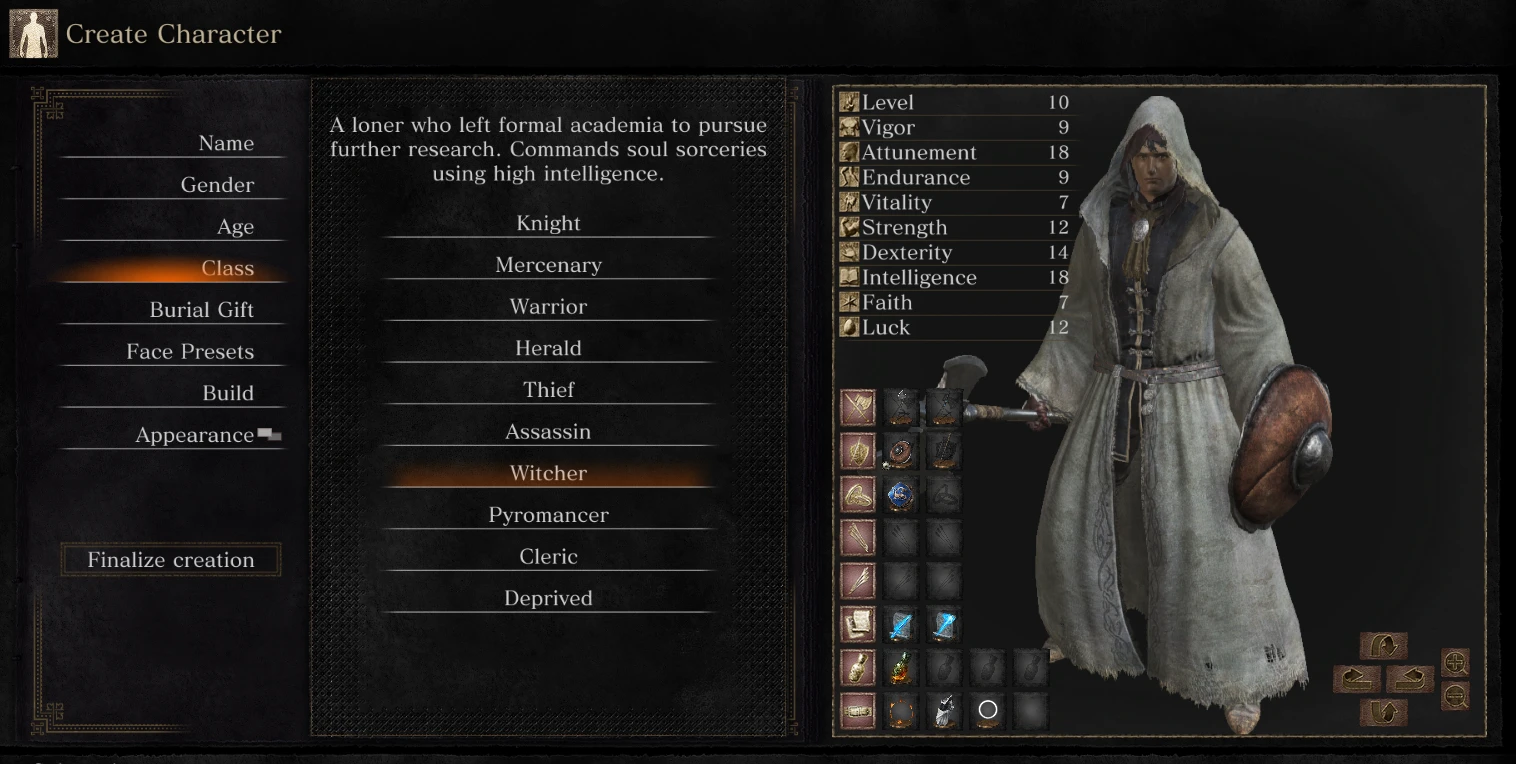
Task: Click the Name entry field
Action: (226, 142)
